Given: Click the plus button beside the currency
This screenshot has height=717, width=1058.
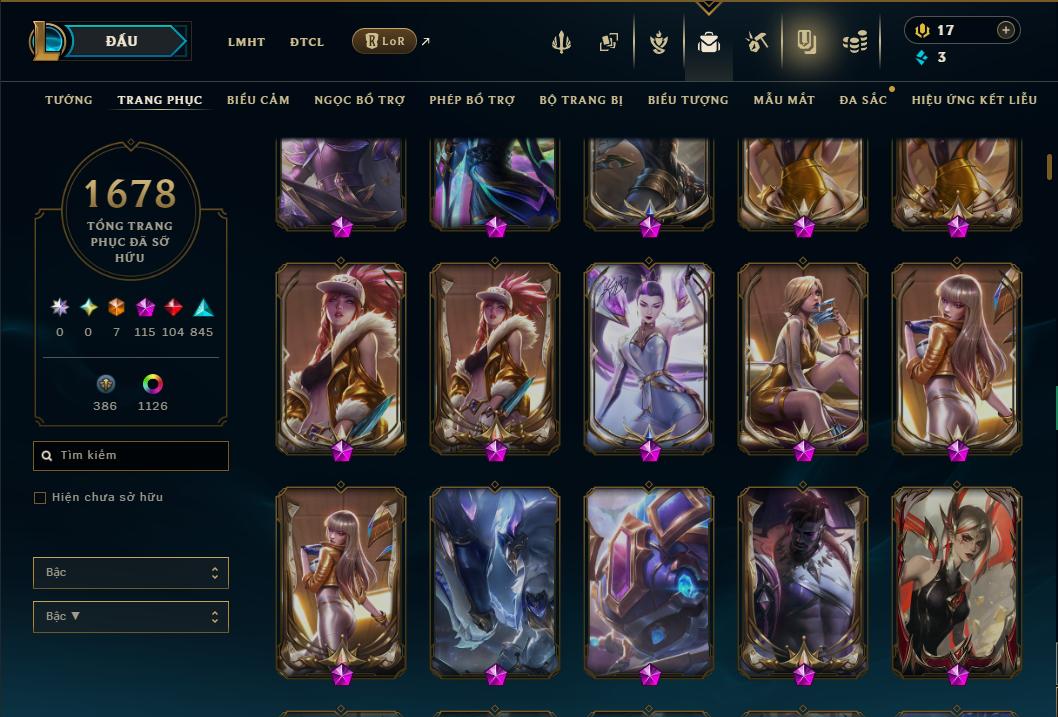Looking at the screenshot, I should [x=1006, y=30].
